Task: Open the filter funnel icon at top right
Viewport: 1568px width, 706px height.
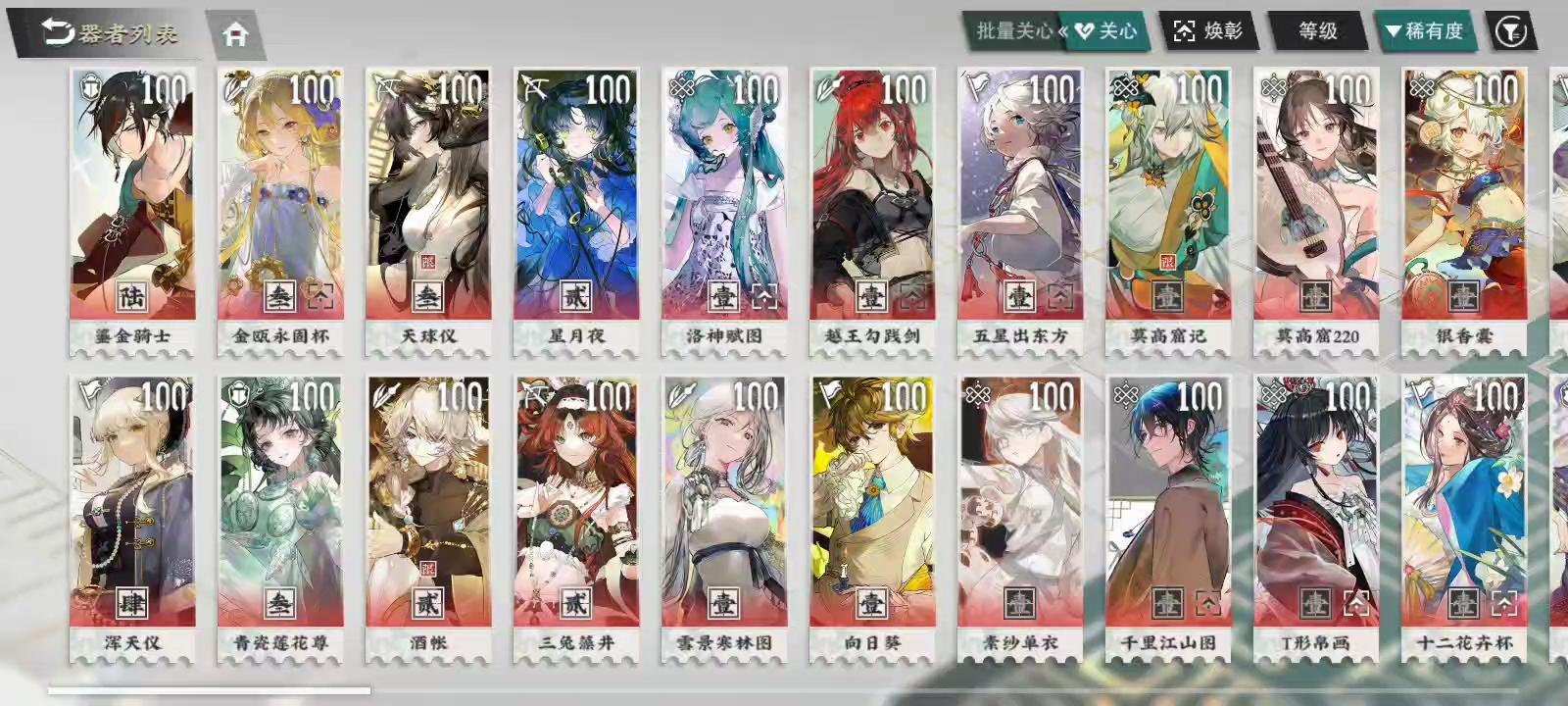Action: point(1513,30)
